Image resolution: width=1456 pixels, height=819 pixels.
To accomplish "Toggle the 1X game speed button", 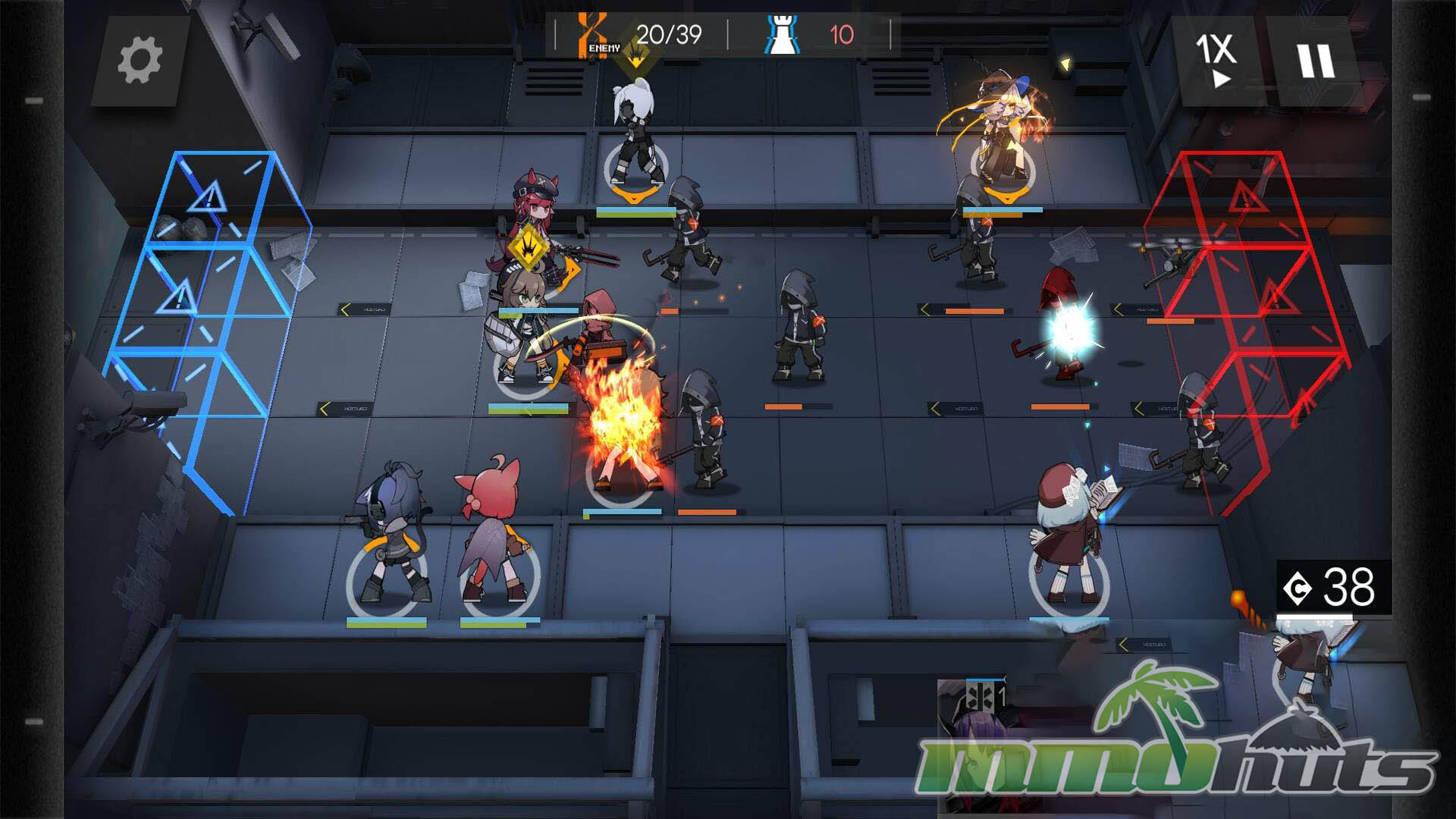I will pyautogui.click(x=1217, y=61).
